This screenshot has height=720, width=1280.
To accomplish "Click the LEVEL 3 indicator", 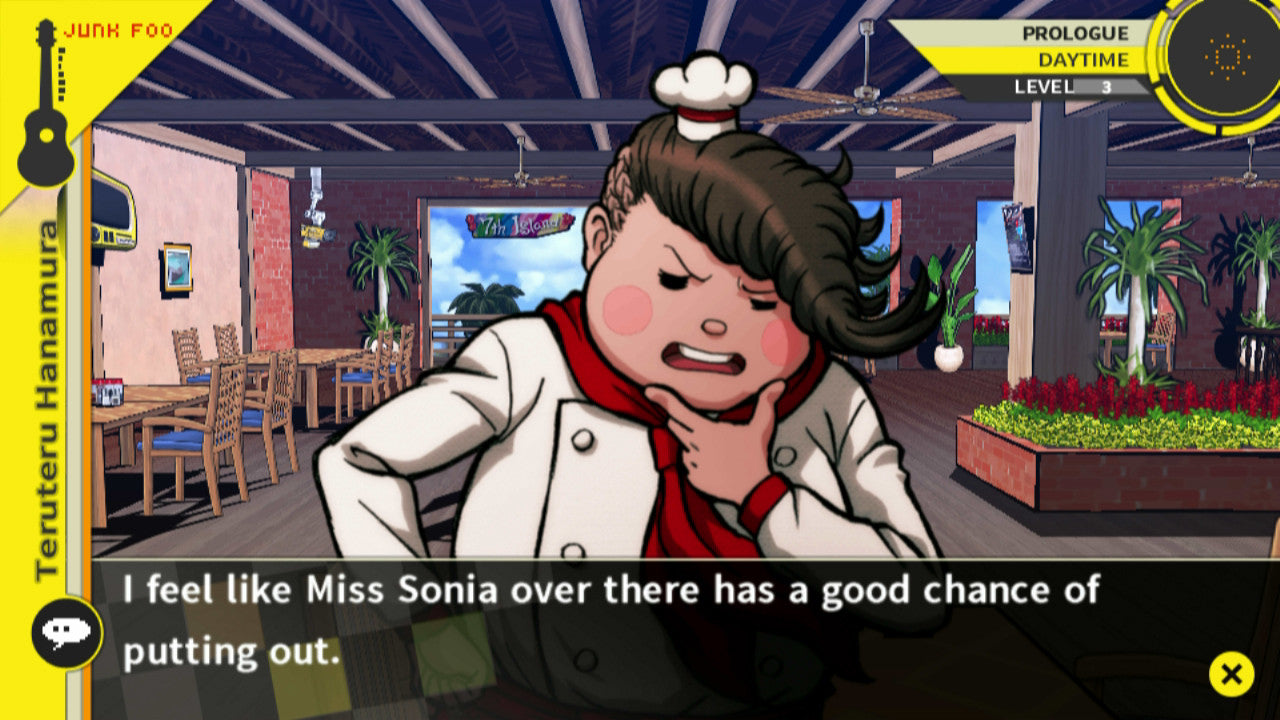I will 1063,86.
